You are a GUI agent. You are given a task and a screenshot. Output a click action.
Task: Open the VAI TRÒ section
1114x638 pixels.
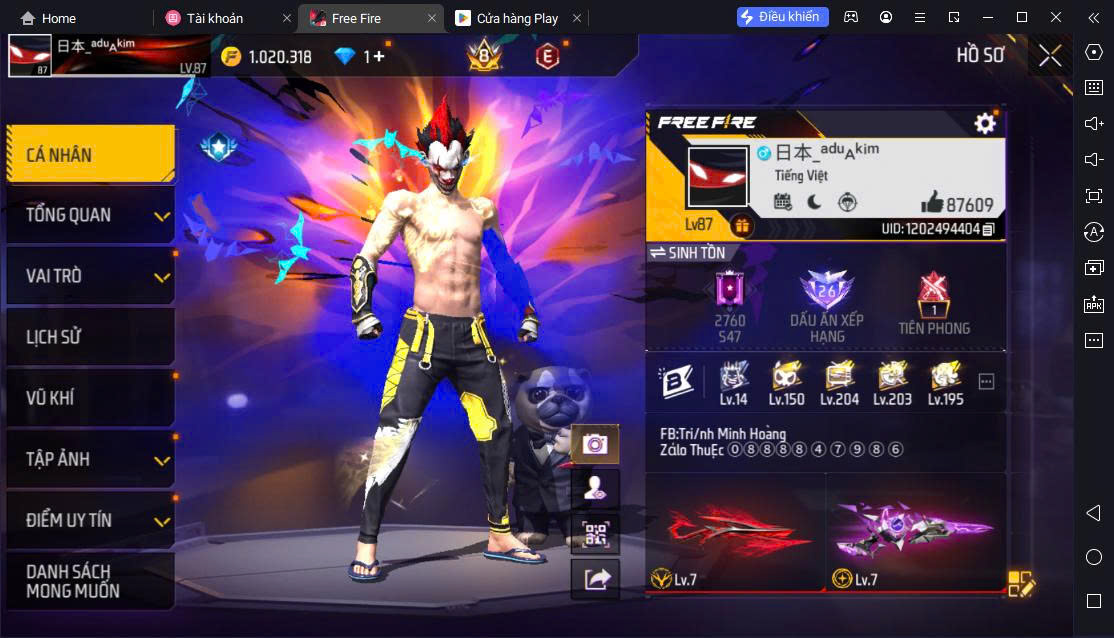tap(90, 276)
